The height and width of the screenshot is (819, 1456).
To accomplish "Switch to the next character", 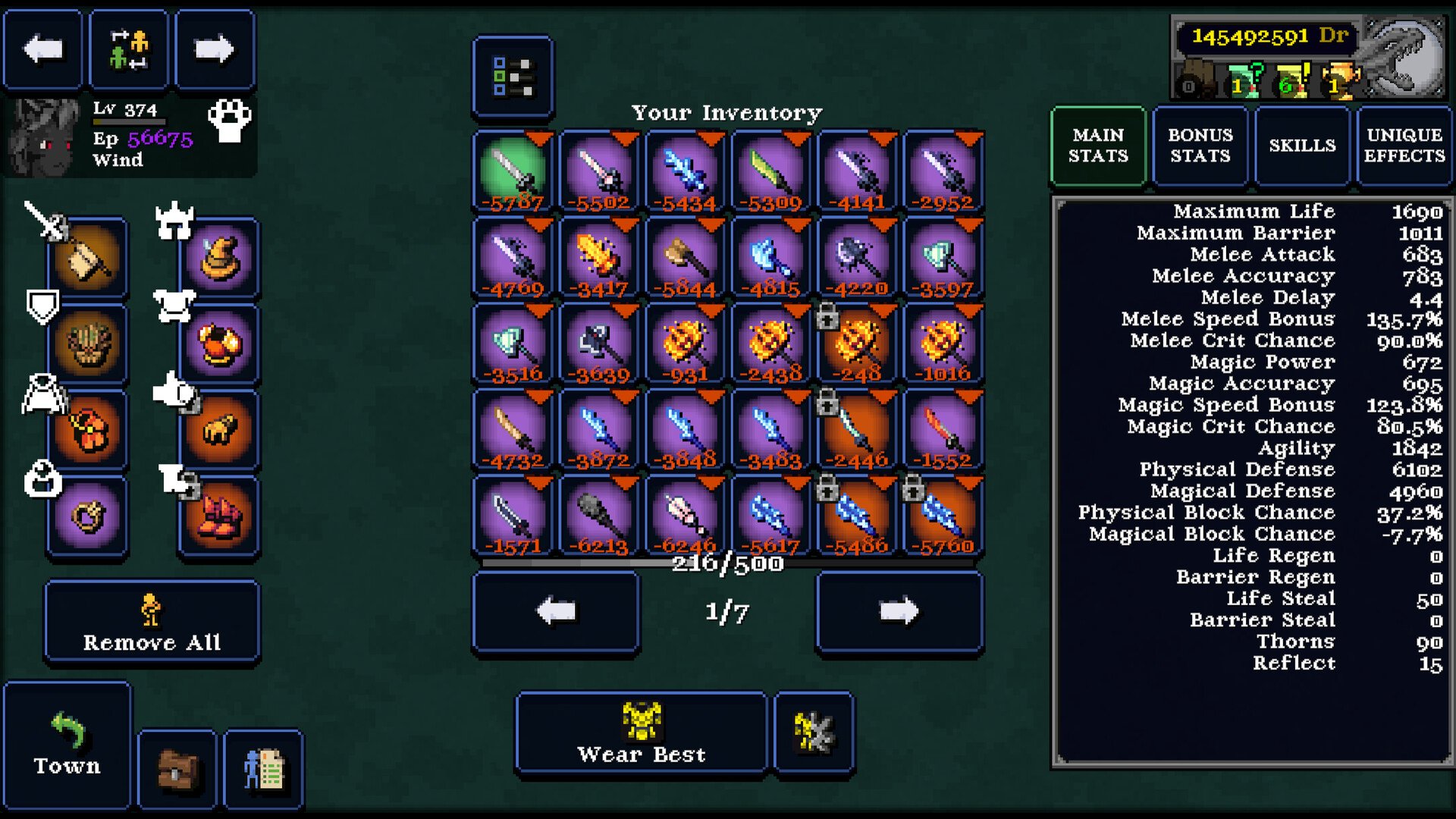I will (215, 50).
